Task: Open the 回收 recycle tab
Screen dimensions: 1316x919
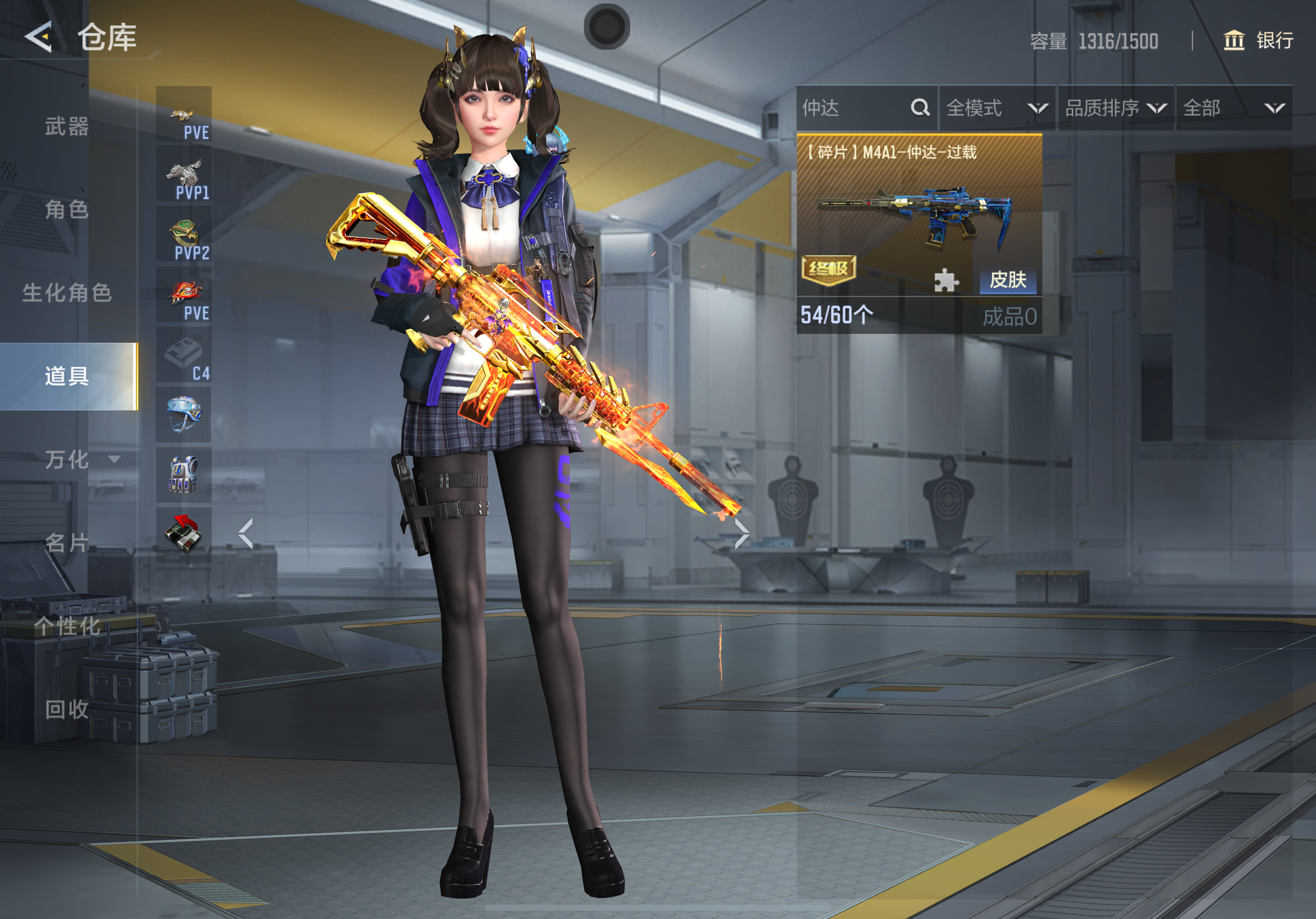Action: [x=67, y=709]
